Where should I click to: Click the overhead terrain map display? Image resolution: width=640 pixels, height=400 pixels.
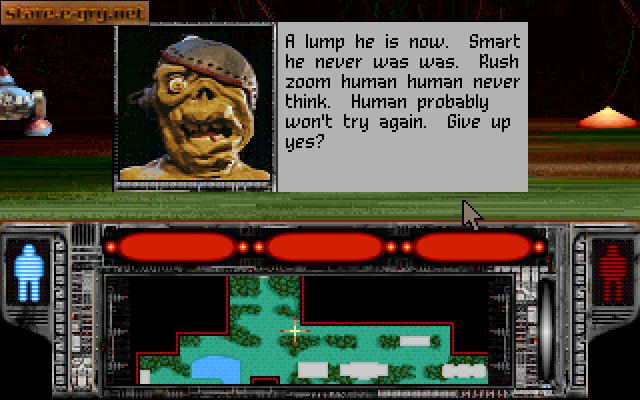(320, 330)
